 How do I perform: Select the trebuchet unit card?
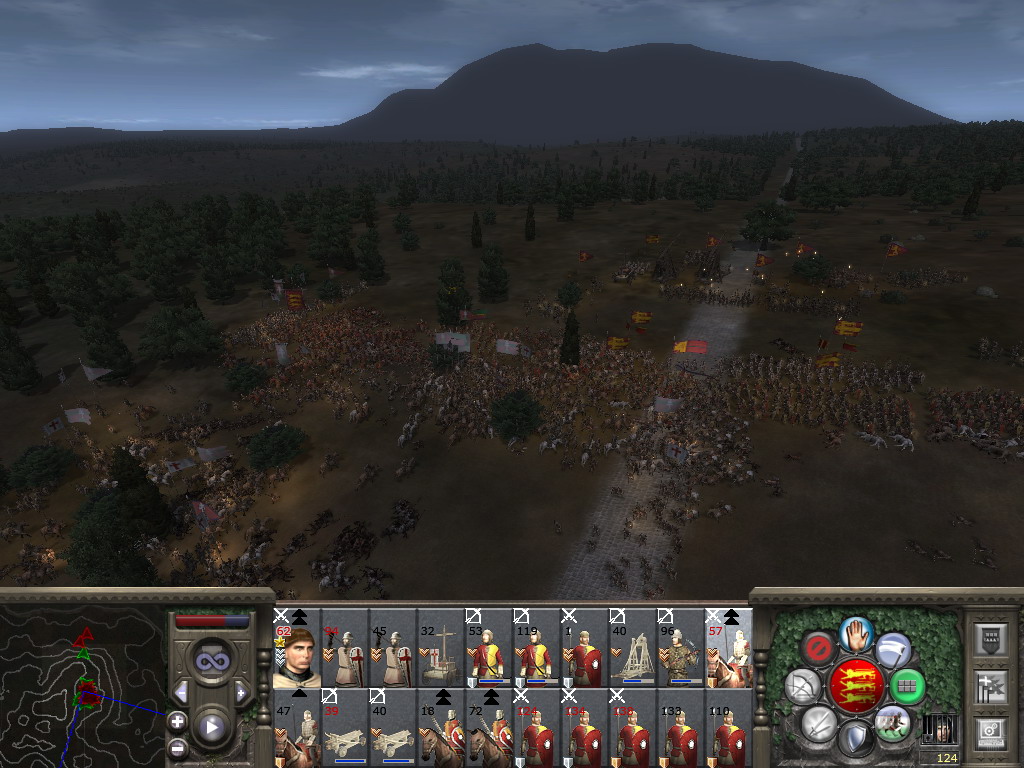tap(633, 650)
